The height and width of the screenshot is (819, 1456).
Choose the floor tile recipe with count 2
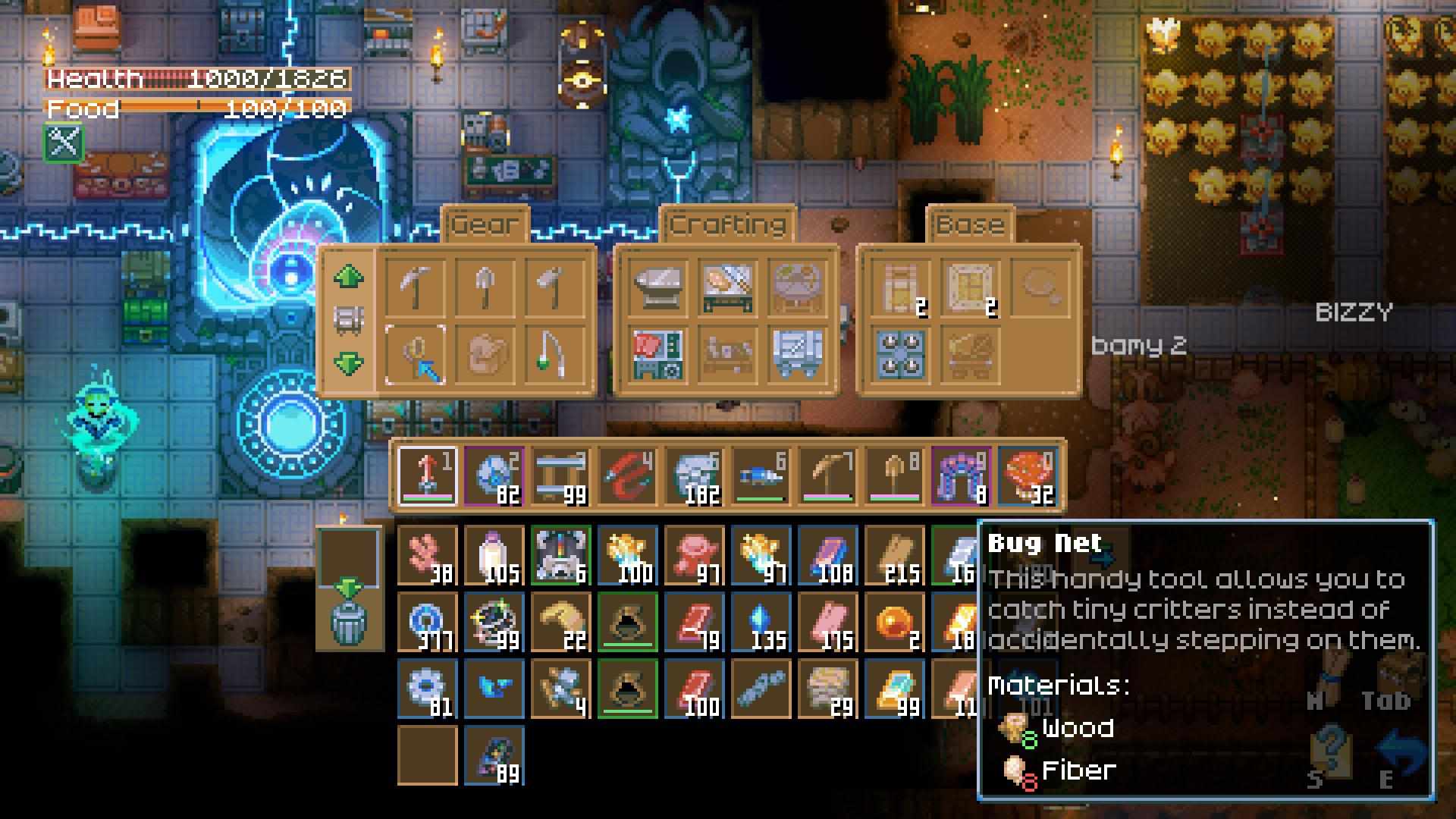pyautogui.click(x=969, y=287)
